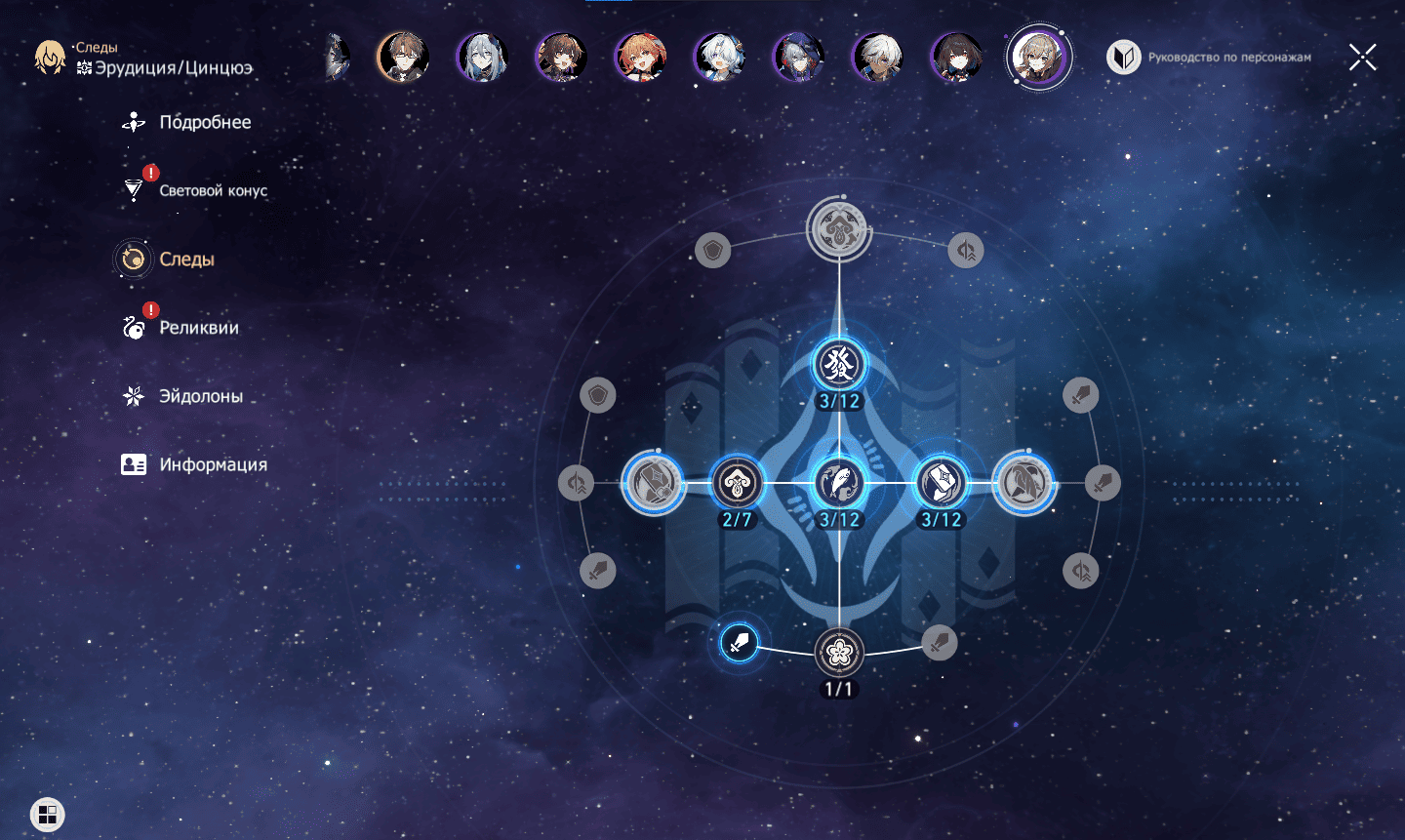
Task: Open the bottom-left grid menu button
Action: click(x=48, y=814)
